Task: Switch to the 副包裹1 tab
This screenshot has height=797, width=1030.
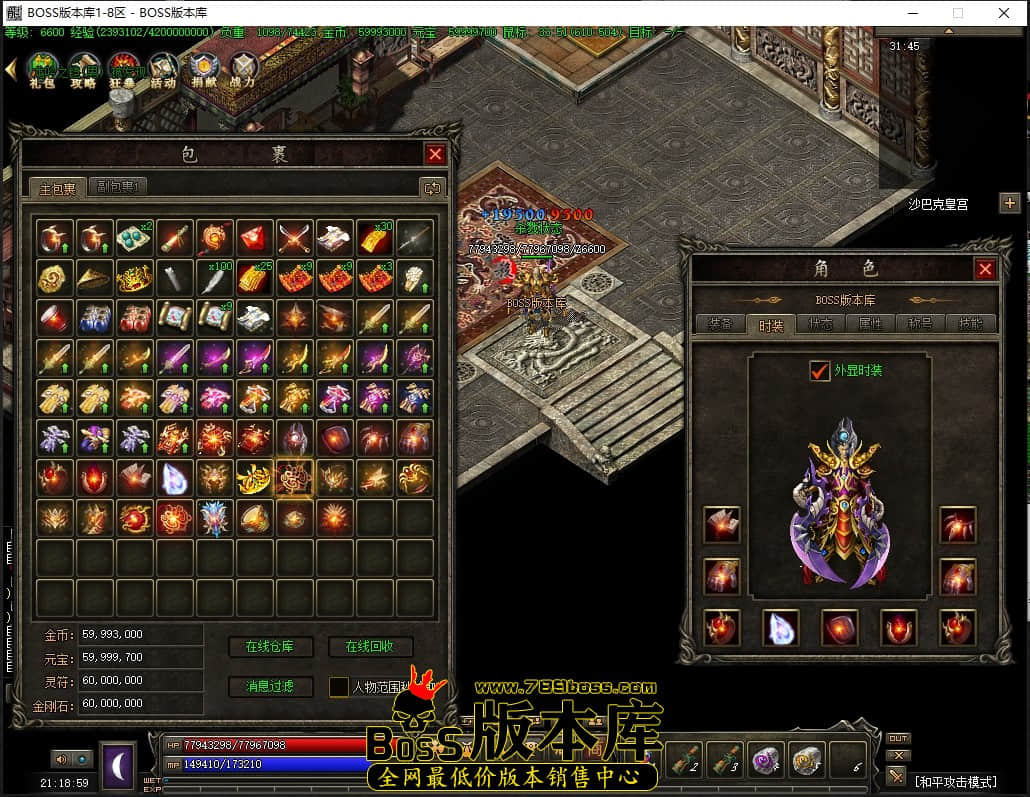Action: tap(117, 187)
